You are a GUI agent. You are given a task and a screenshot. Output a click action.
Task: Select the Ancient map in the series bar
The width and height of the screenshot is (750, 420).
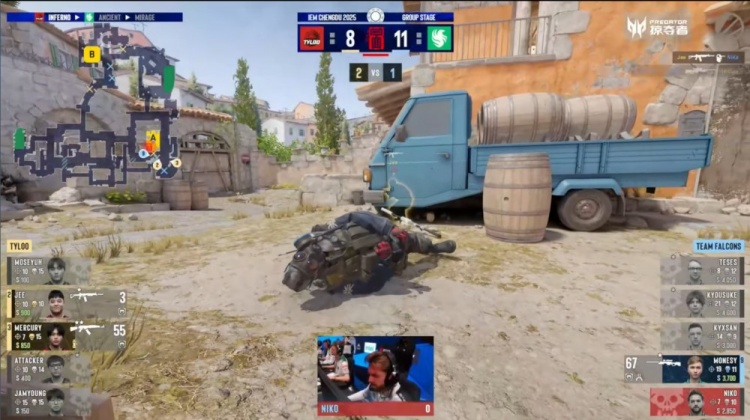point(109,17)
